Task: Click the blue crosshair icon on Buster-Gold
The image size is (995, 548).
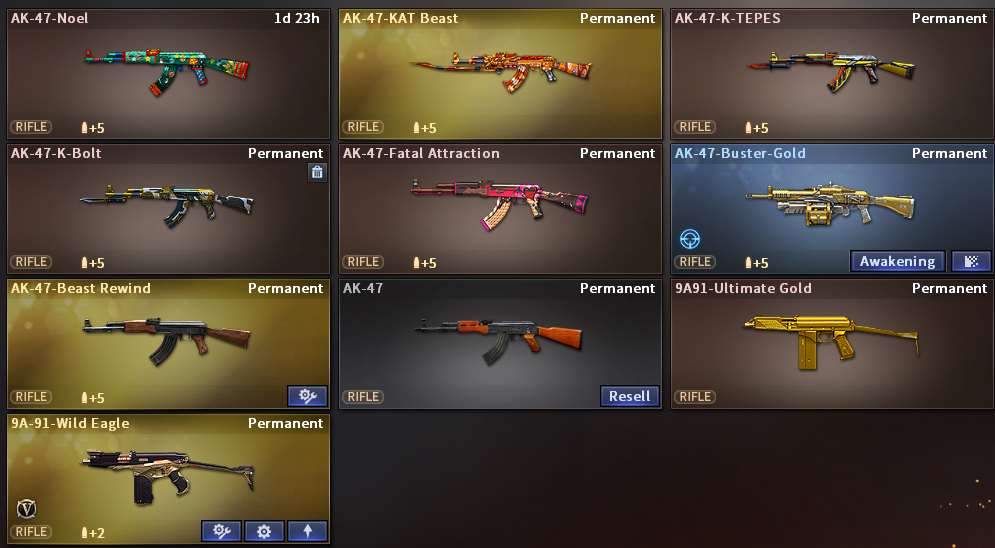Action: click(x=690, y=240)
